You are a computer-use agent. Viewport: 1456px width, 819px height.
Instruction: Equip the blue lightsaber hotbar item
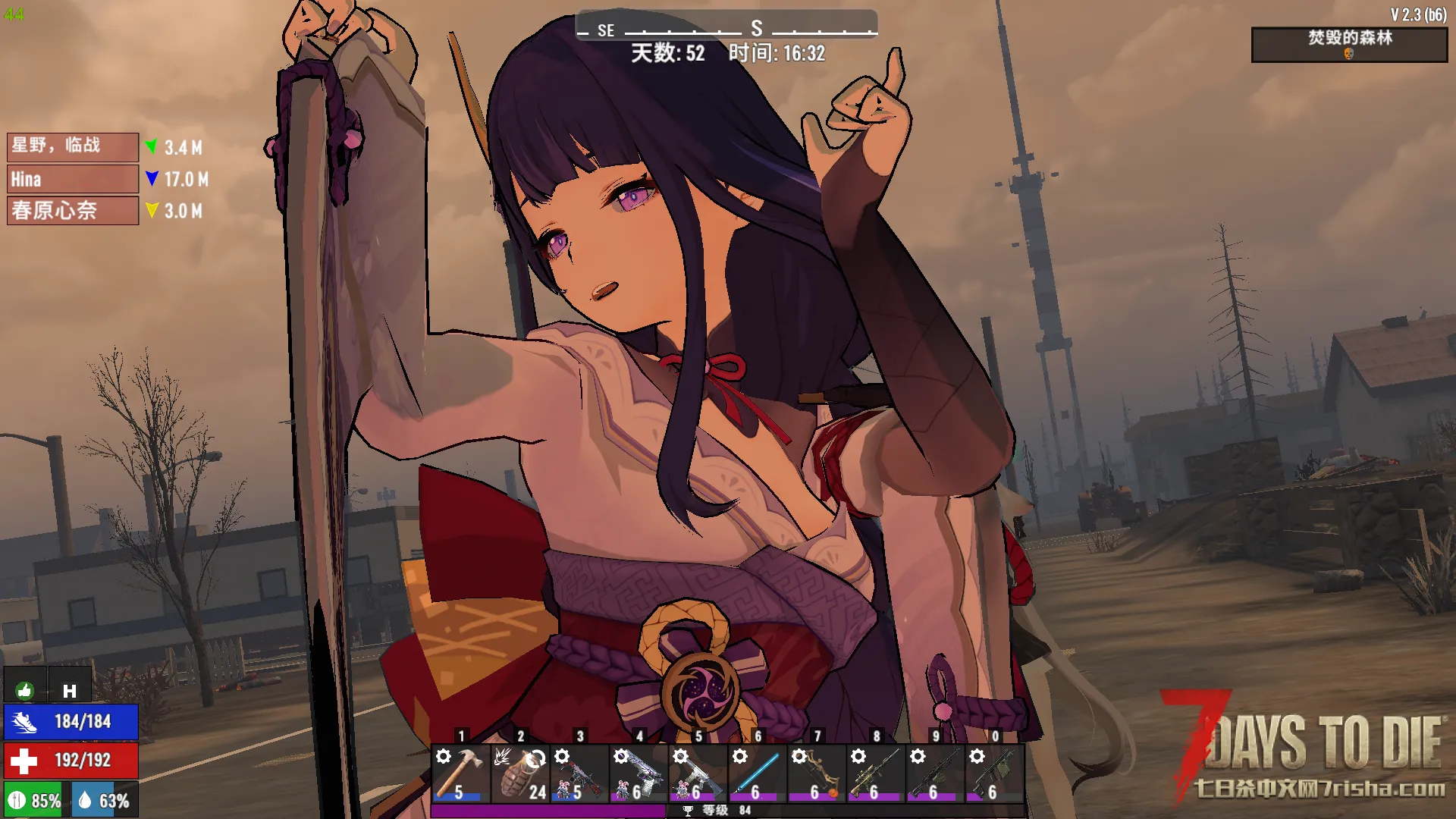[756, 773]
